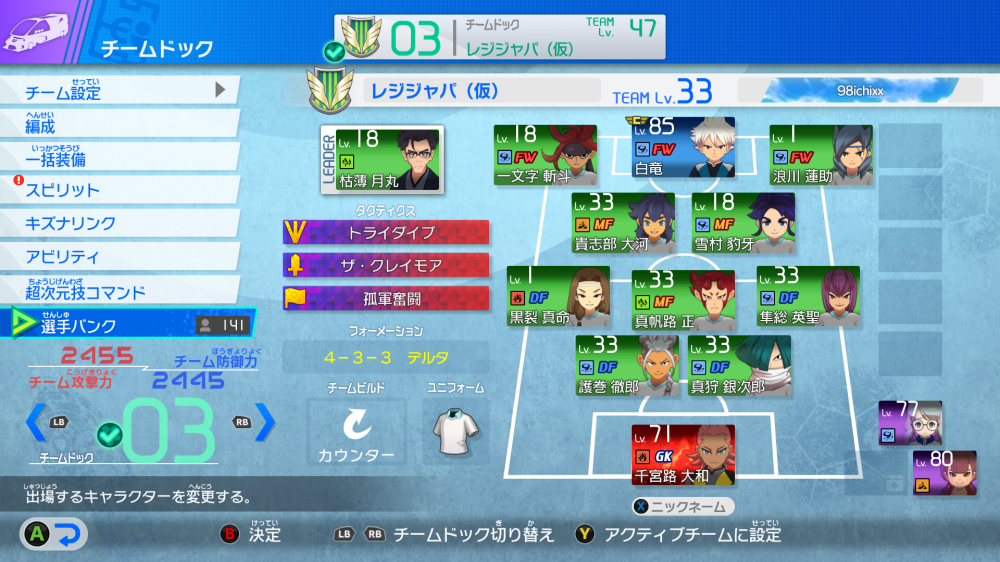The height and width of the screenshot is (562, 1000).
Task: Open the チーム設定 menu entry
Action: click(120, 91)
